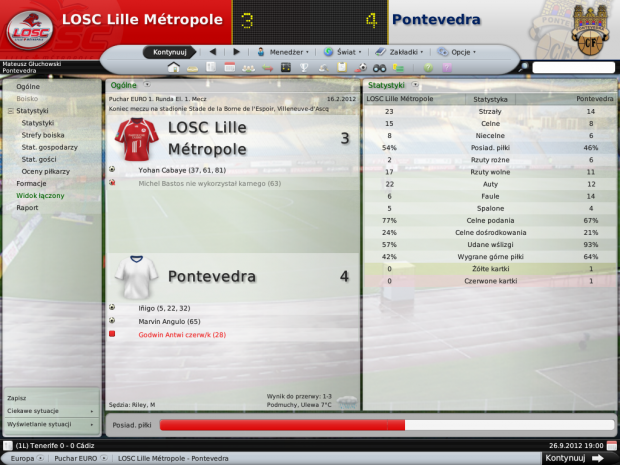Screen dimensions: 620x465
Task: Open Stat. gospodarzy home team stats
Action: click(x=49, y=147)
